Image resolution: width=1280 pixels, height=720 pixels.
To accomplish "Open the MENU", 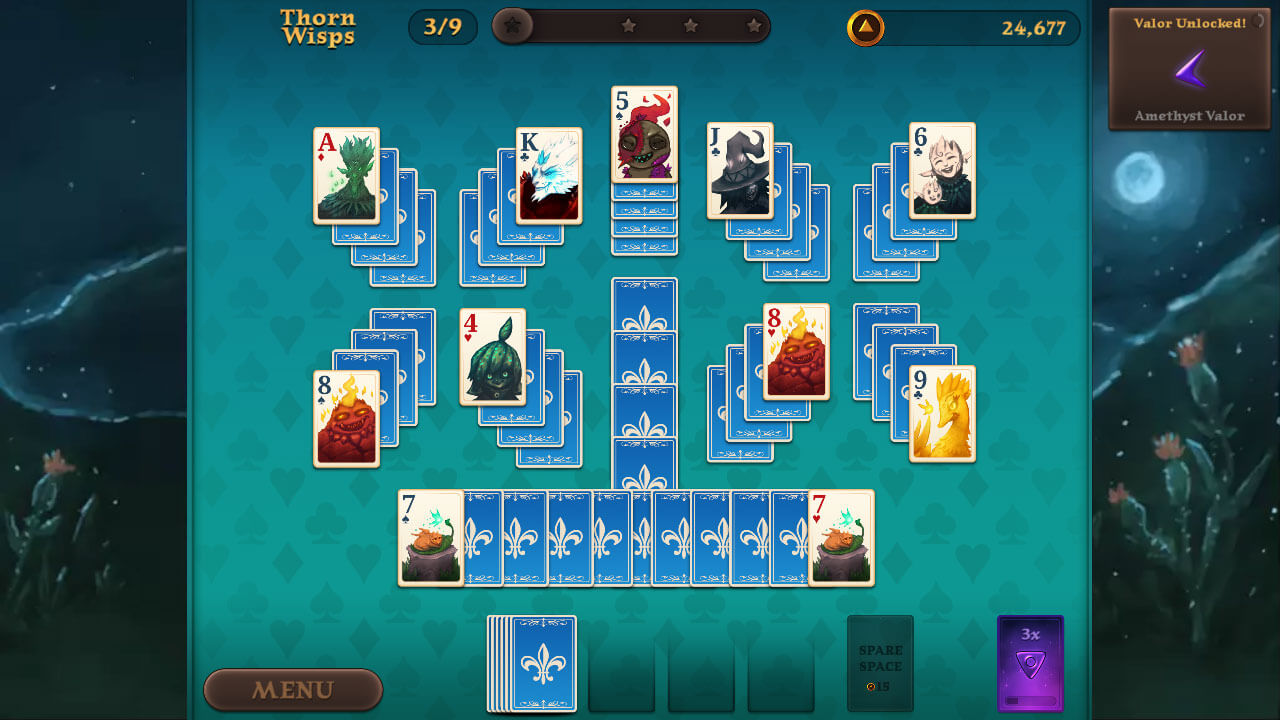I will point(292,690).
